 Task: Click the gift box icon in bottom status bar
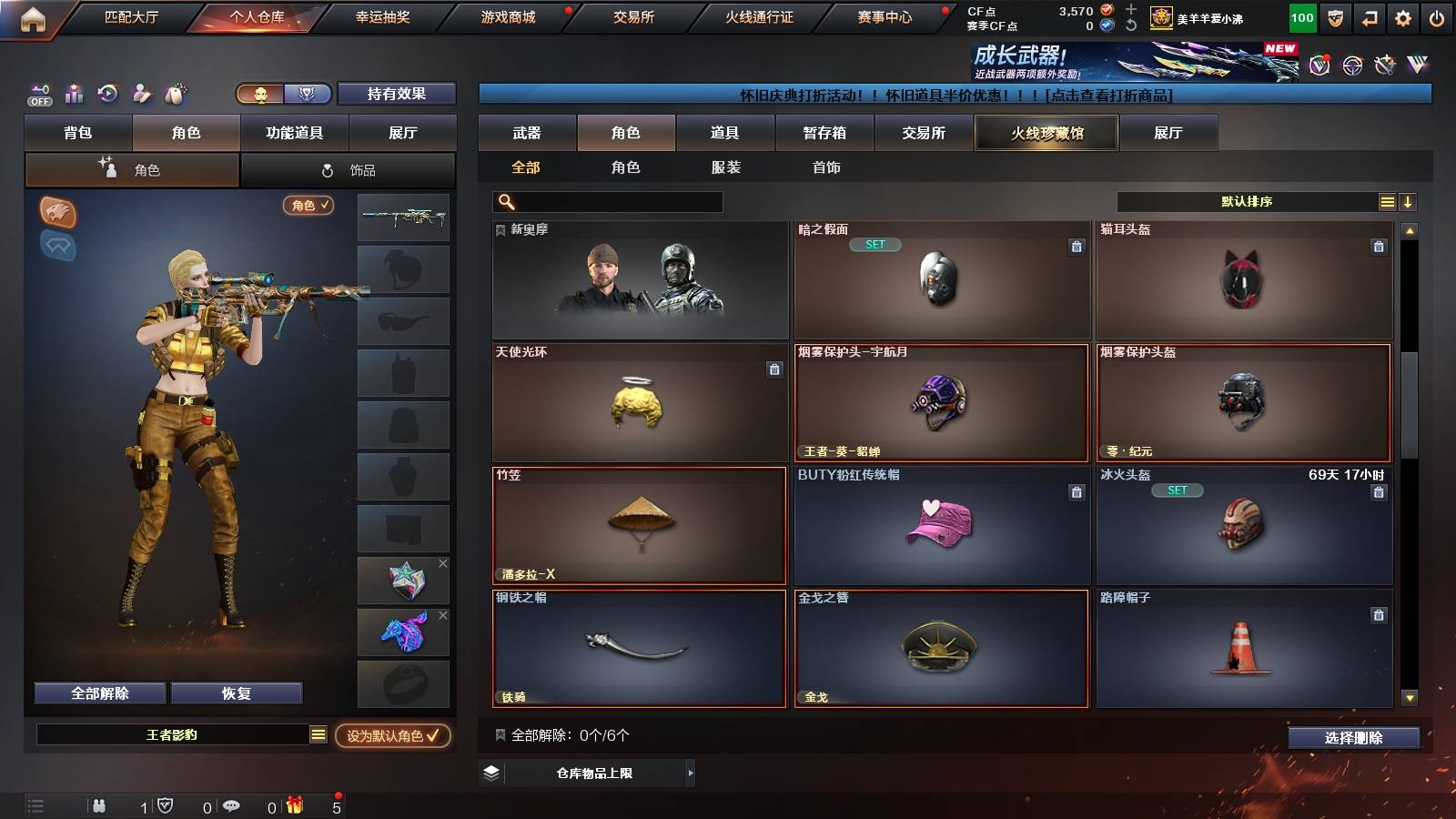click(x=293, y=805)
